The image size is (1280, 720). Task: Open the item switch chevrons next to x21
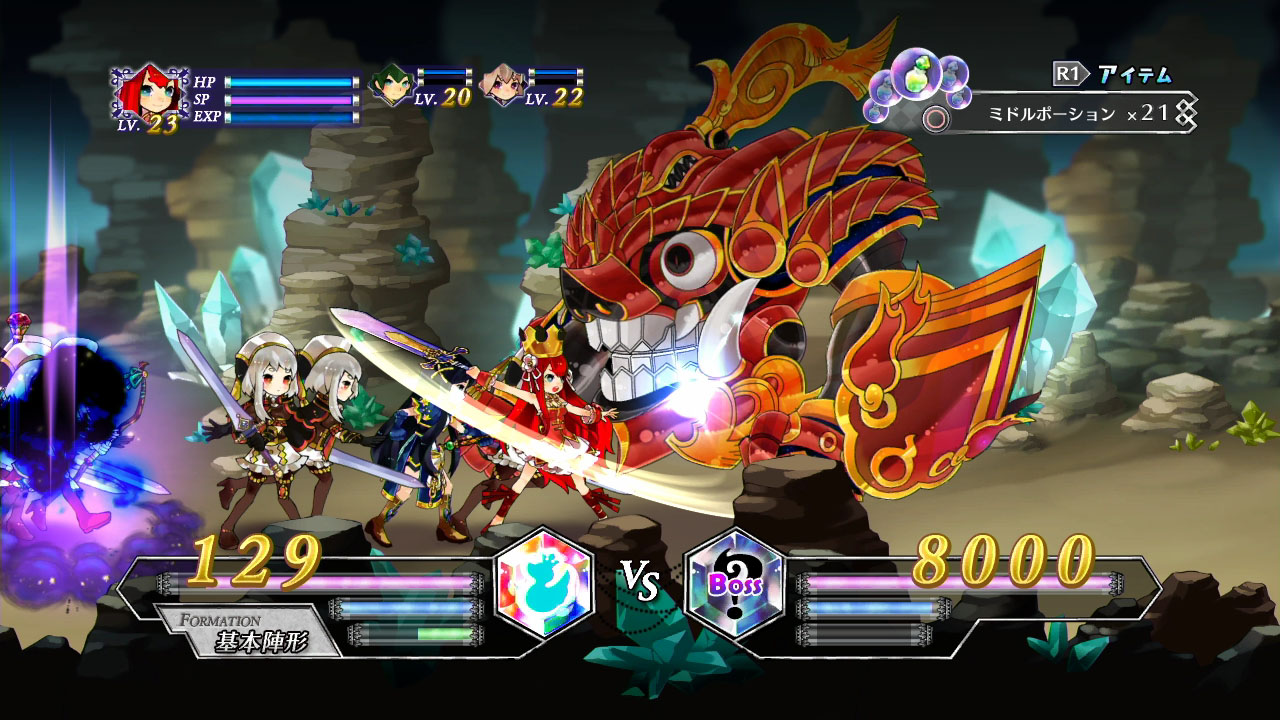coord(1187,113)
